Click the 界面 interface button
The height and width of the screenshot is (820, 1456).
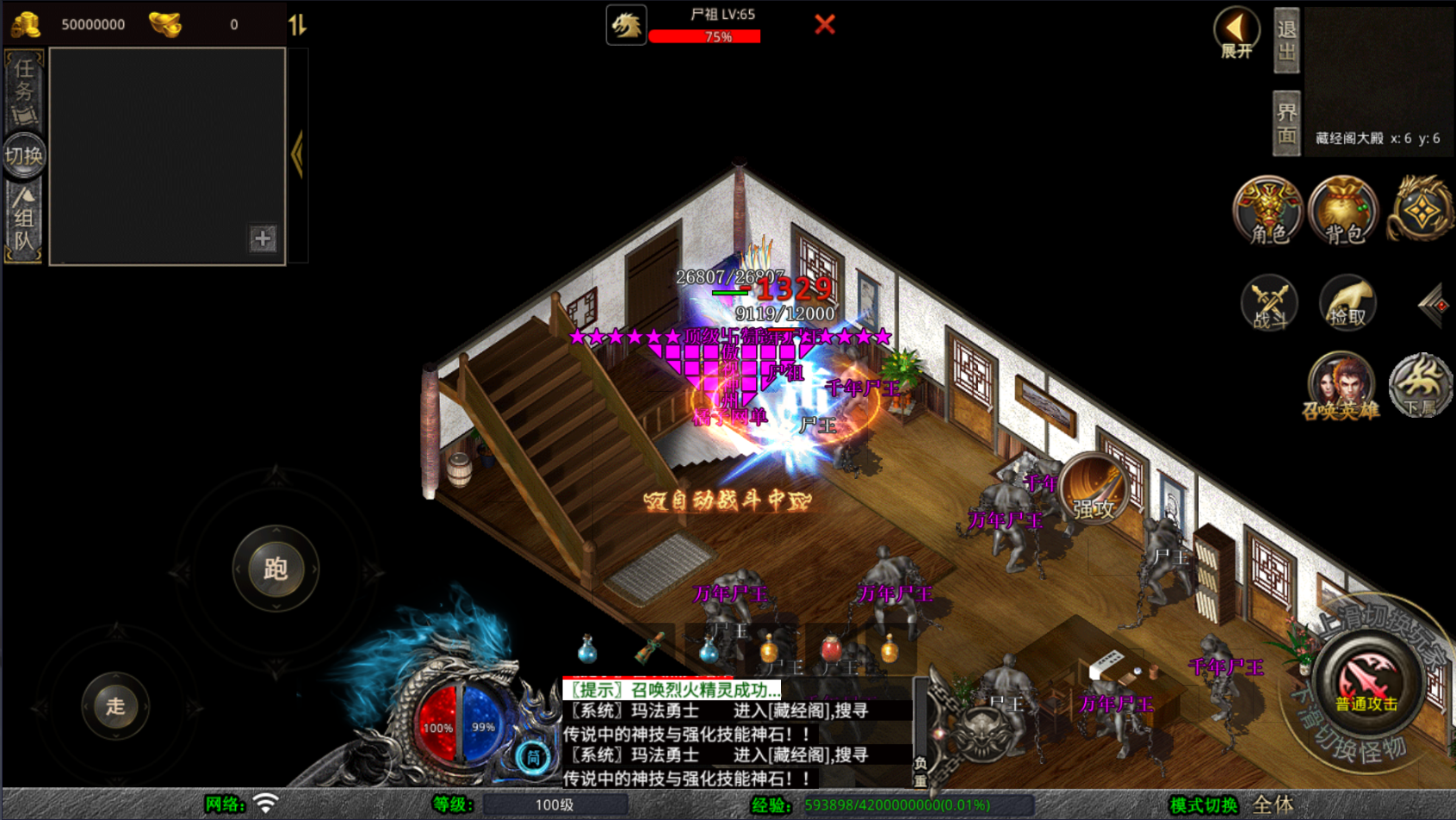coord(1286,123)
